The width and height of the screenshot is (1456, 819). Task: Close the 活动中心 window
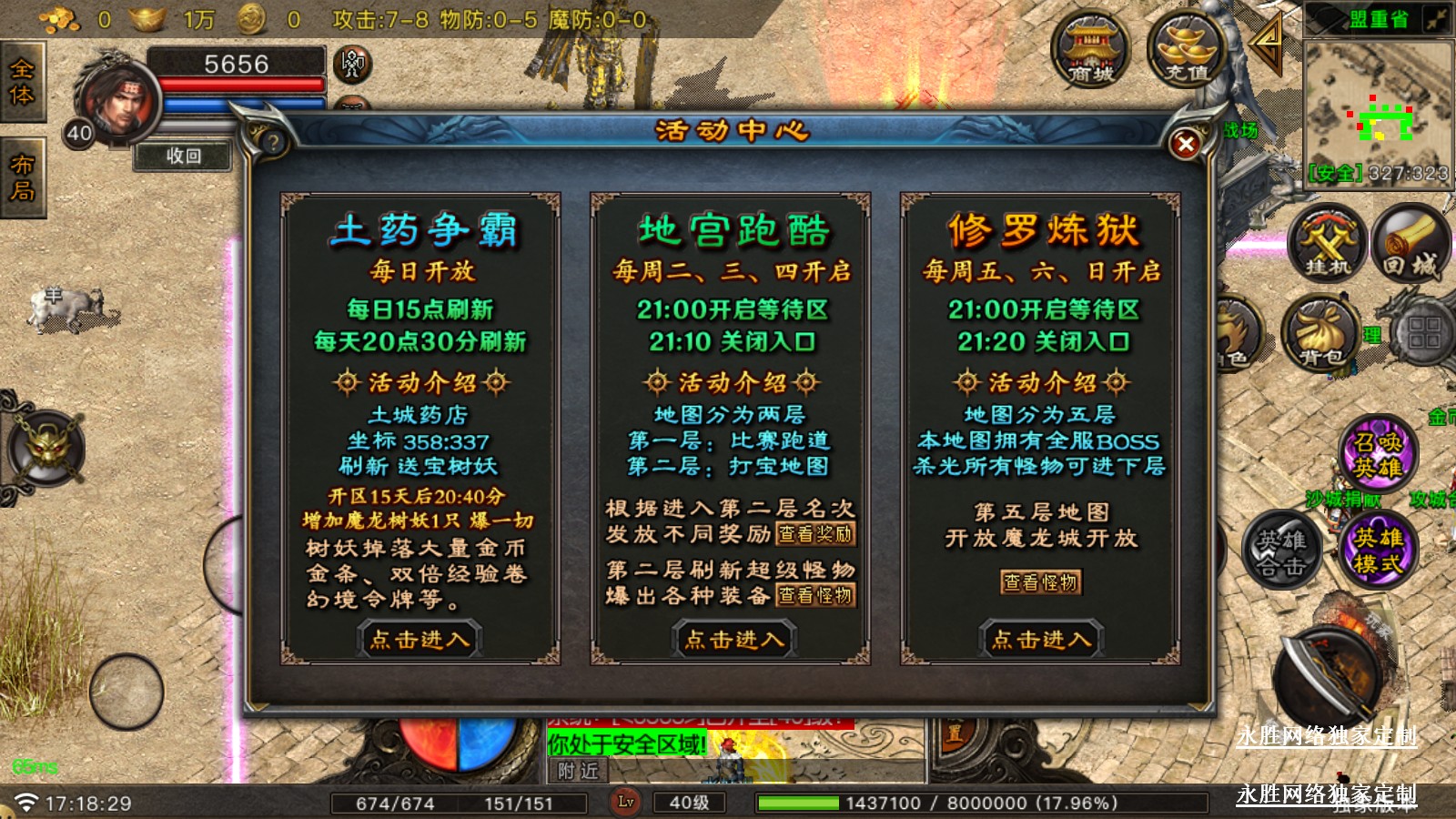click(x=1185, y=144)
